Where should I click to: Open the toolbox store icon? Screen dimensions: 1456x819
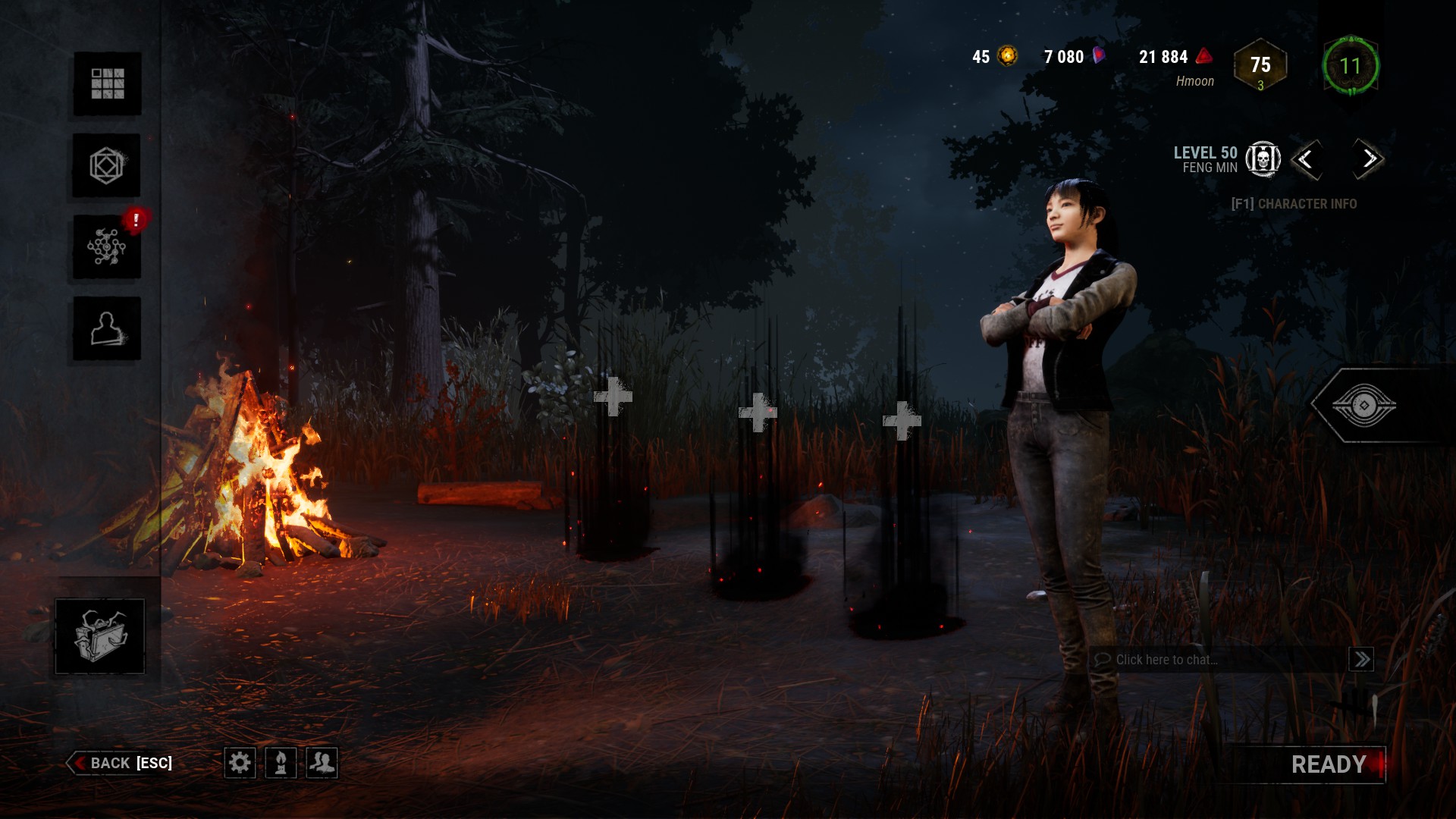[x=99, y=636]
